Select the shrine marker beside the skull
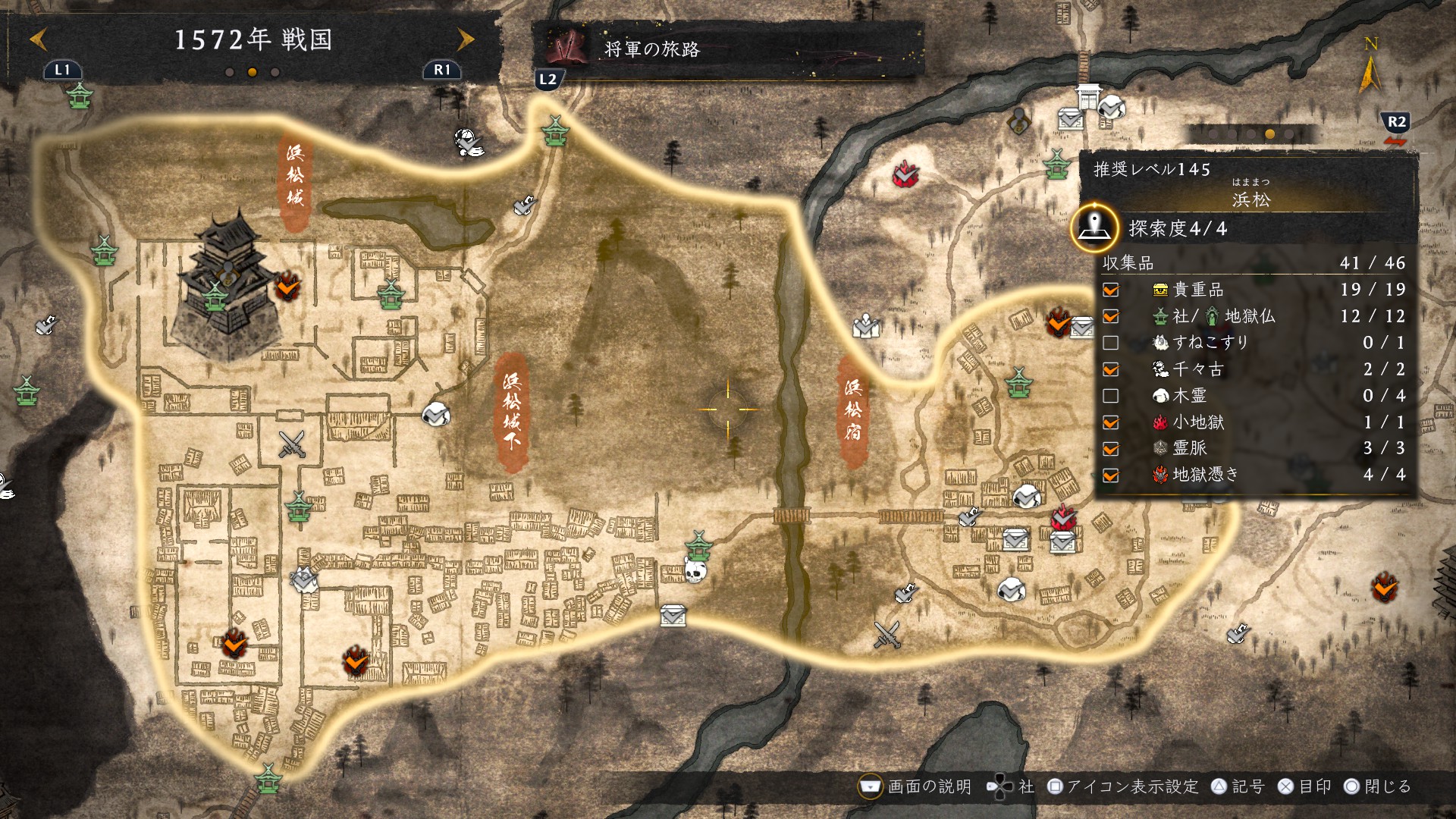Image resolution: width=1456 pixels, height=819 pixels. (698, 544)
